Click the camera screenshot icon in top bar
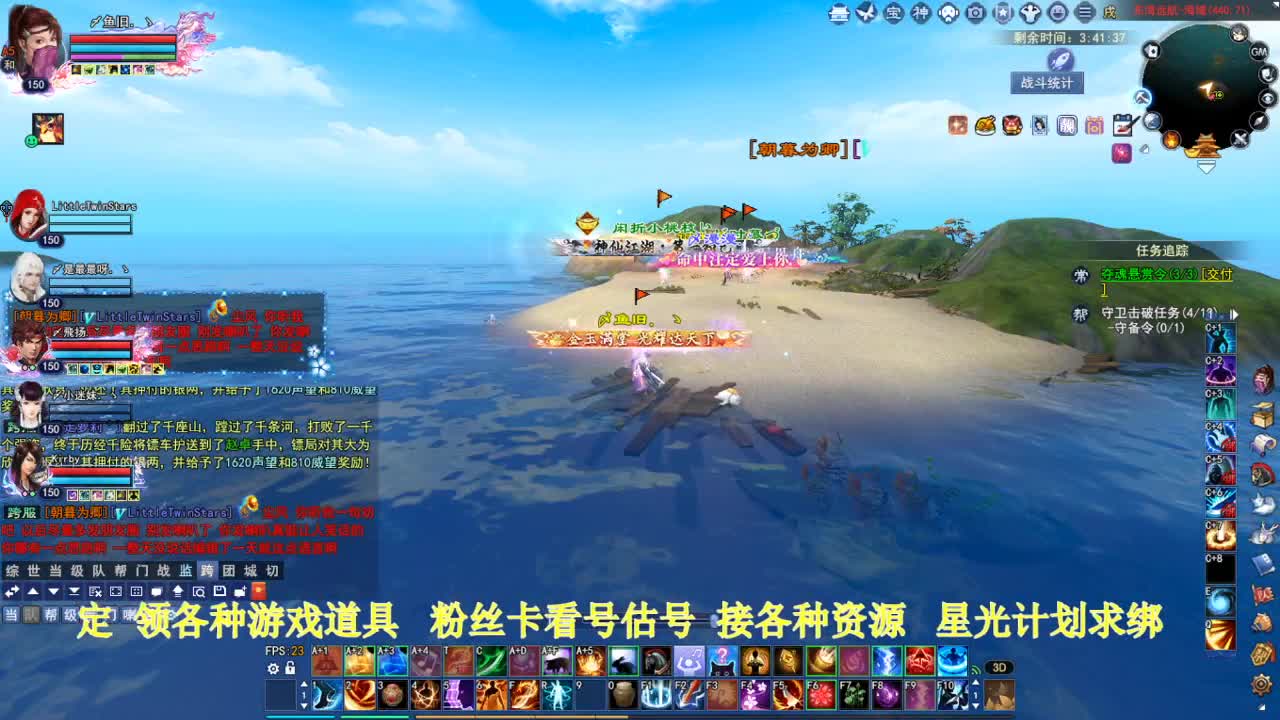This screenshot has width=1280, height=720. [x=974, y=12]
